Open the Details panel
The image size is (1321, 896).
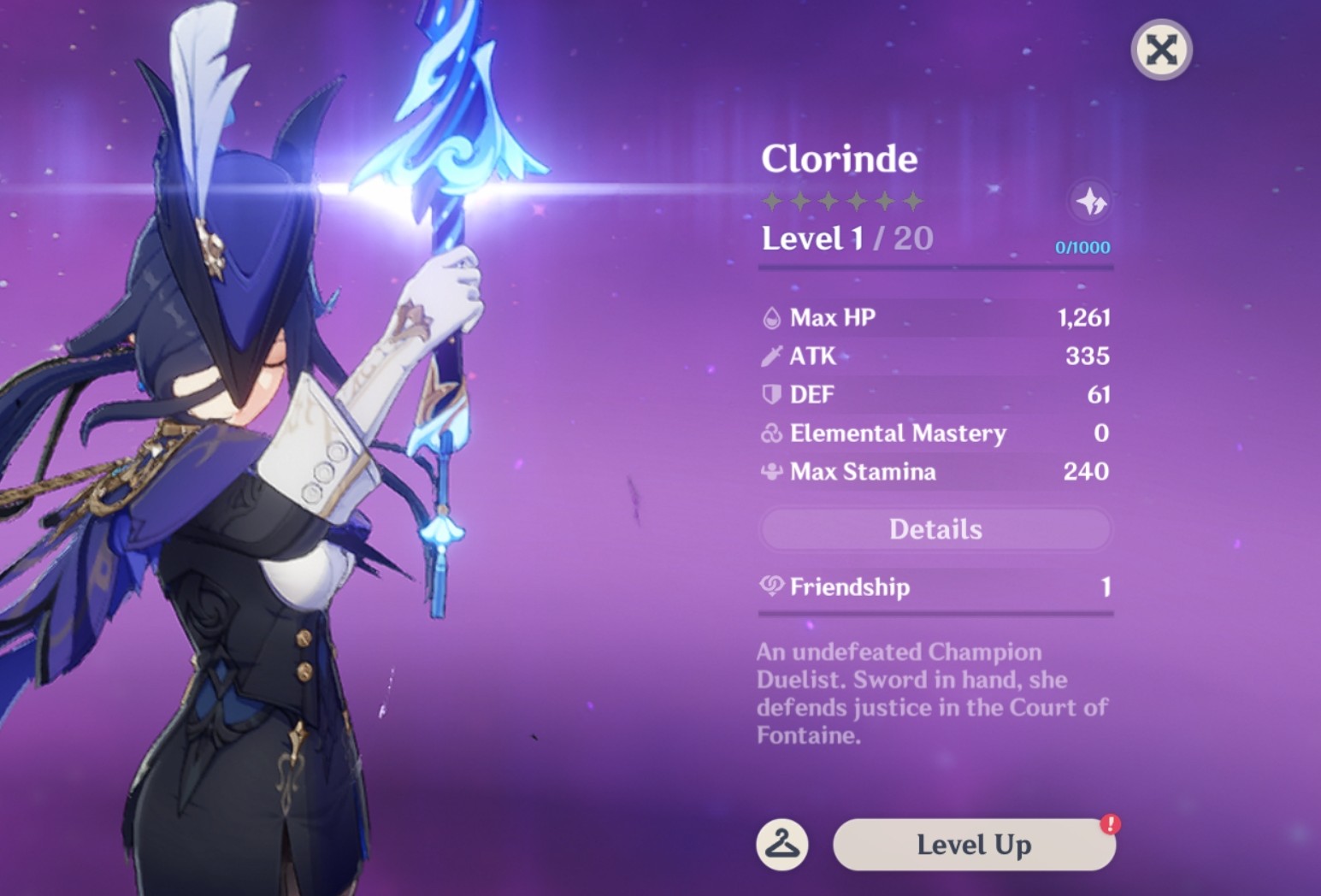pos(935,530)
